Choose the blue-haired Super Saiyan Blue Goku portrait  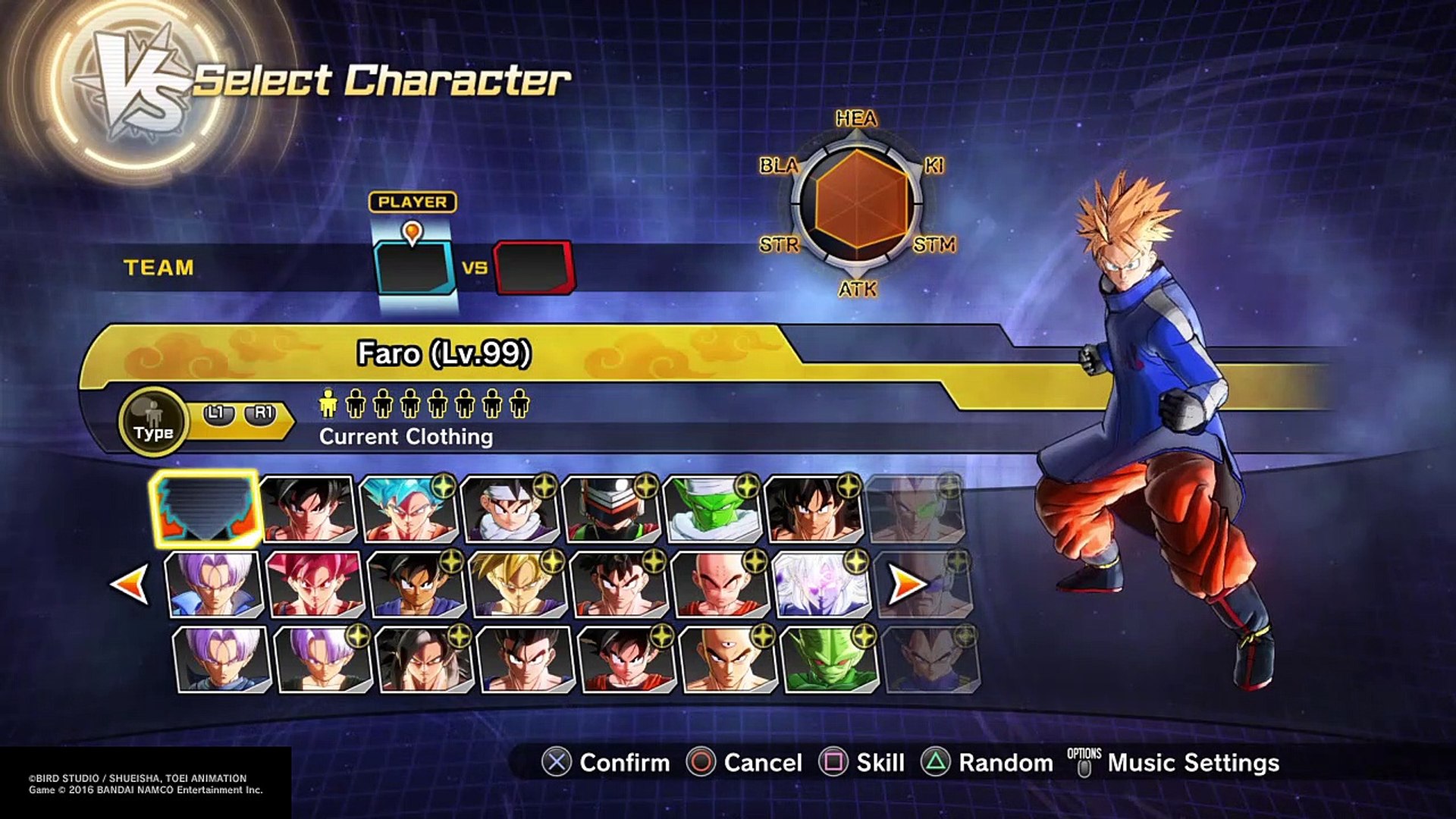tap(408, 509)
